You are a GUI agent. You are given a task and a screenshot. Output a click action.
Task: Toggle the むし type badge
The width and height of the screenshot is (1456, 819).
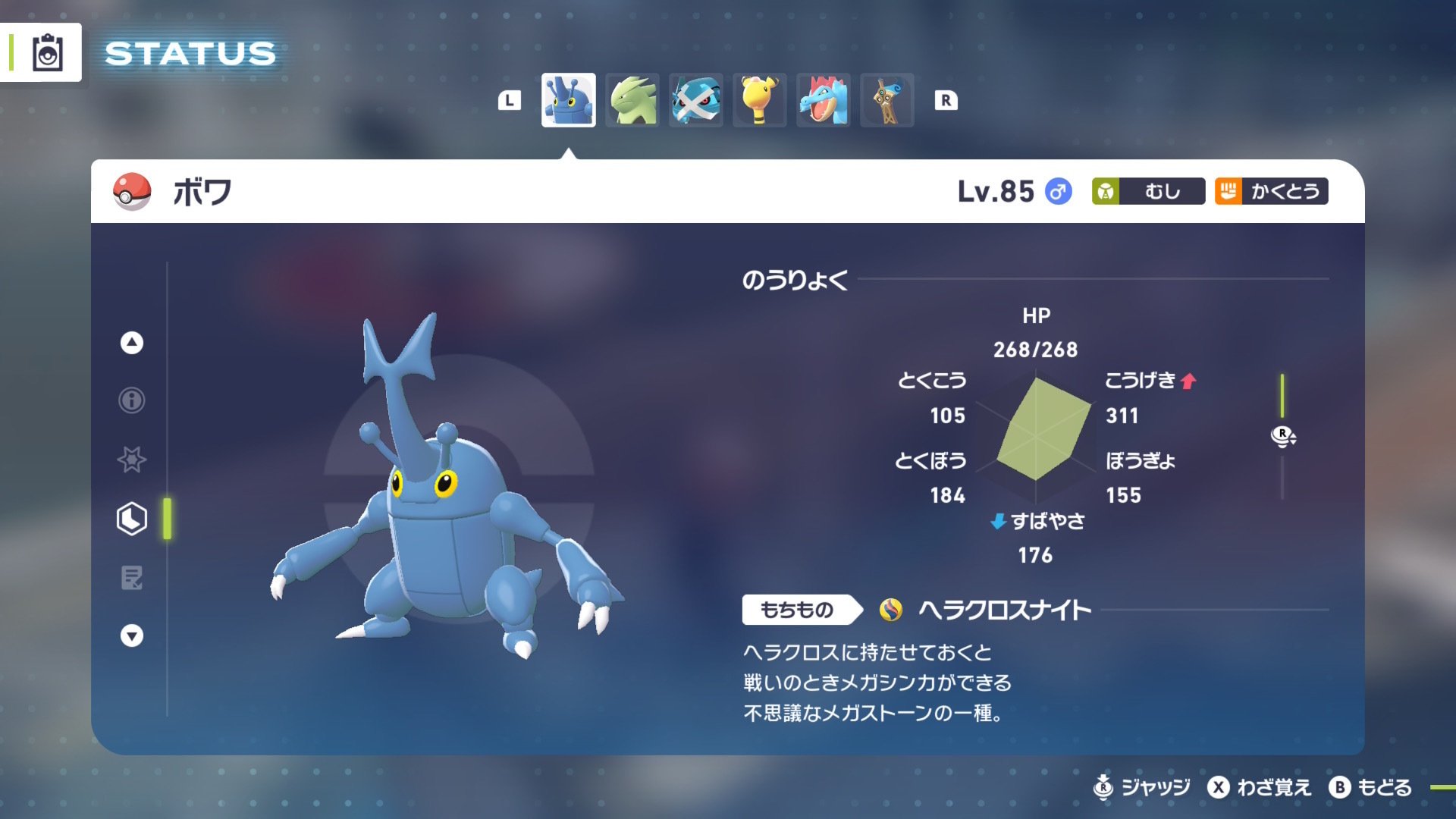click(x=1148, y=192)
